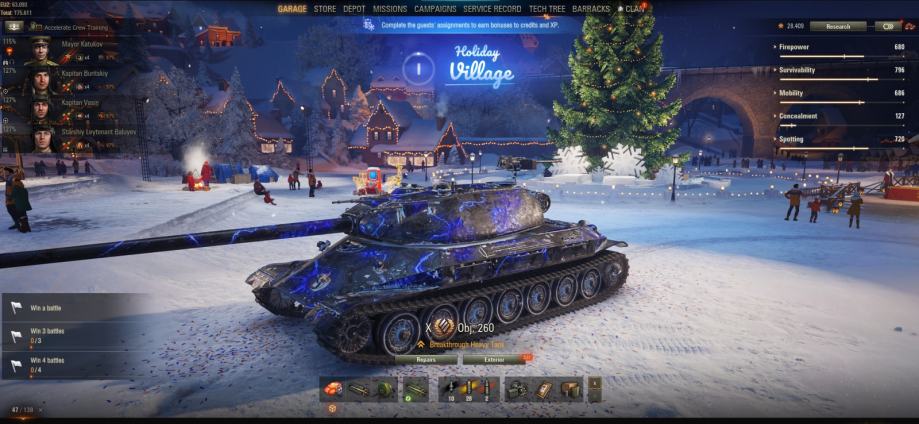Switch to the Depot tab
The image size is (919, 424).
(354, 9)
